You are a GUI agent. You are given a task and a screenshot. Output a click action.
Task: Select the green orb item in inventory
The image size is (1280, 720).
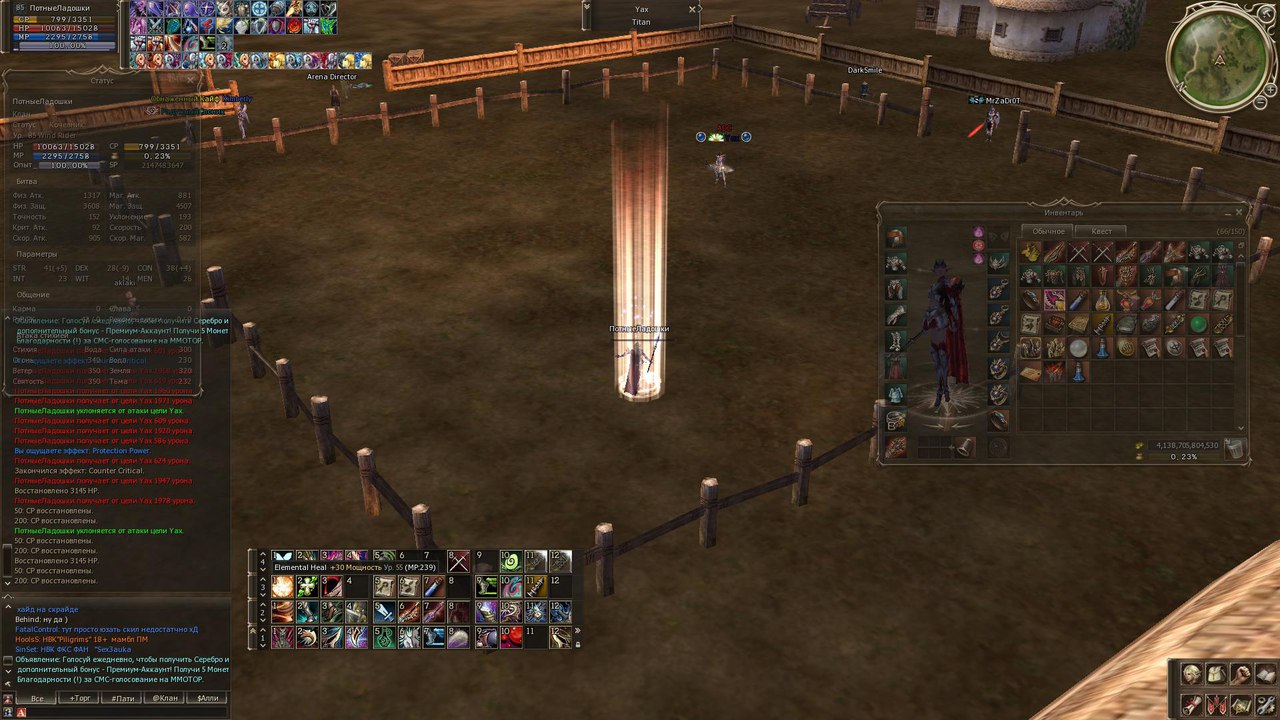1198,324
